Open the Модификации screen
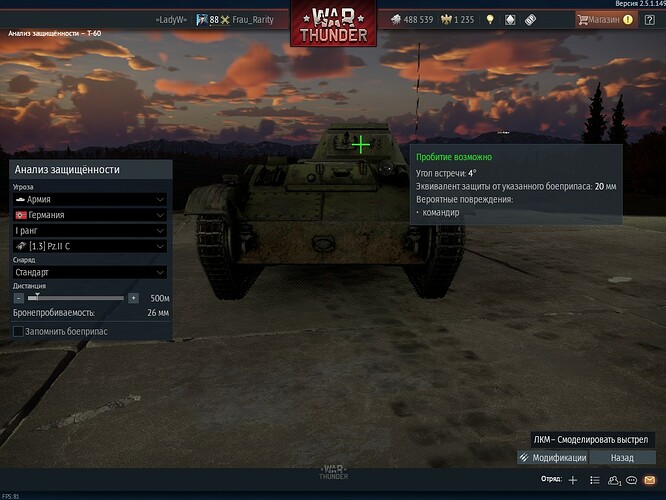This screenshot has height=500, width=666. click(x=553, y=457)
